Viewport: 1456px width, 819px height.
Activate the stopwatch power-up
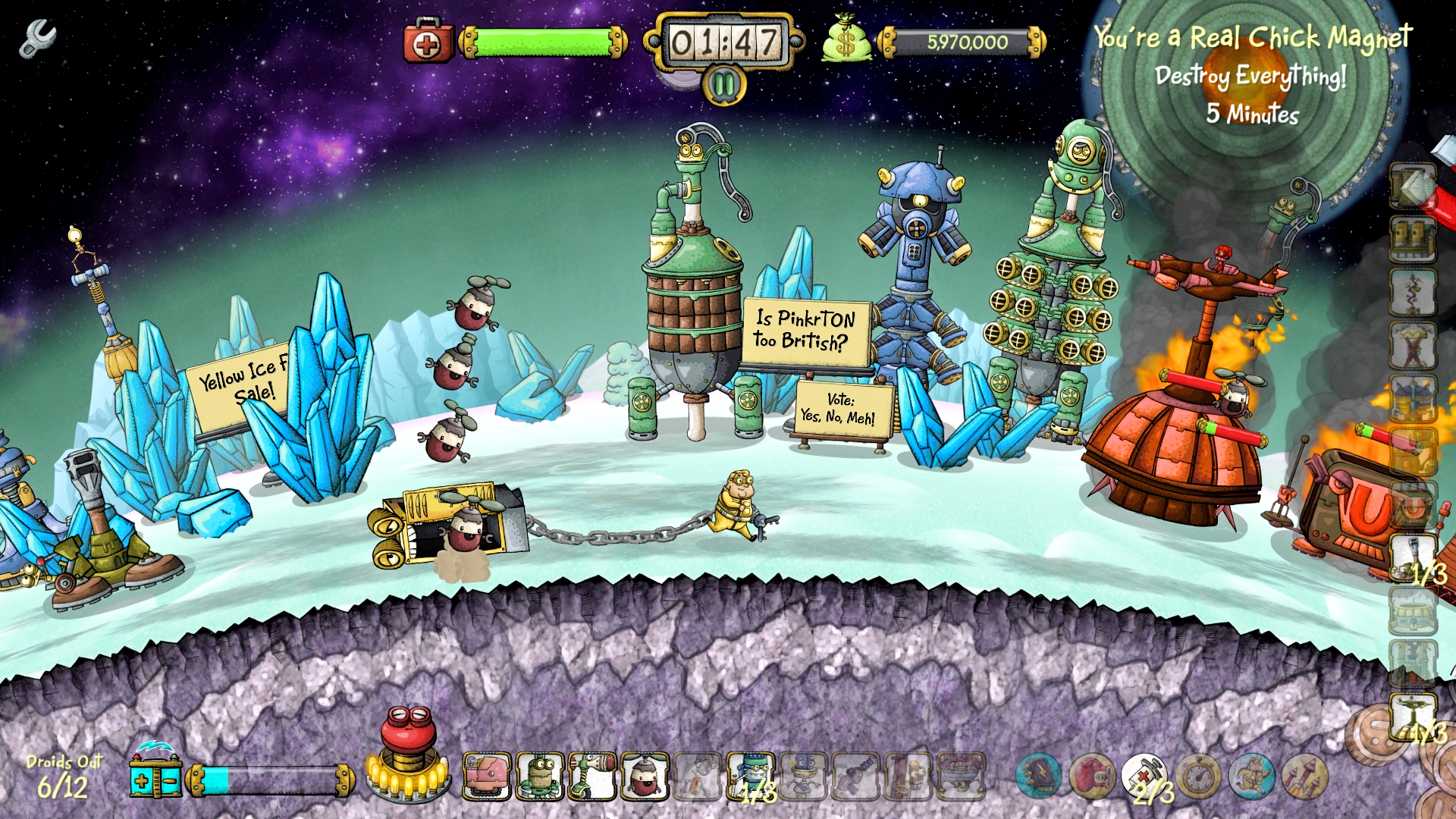coord(1198,776)
